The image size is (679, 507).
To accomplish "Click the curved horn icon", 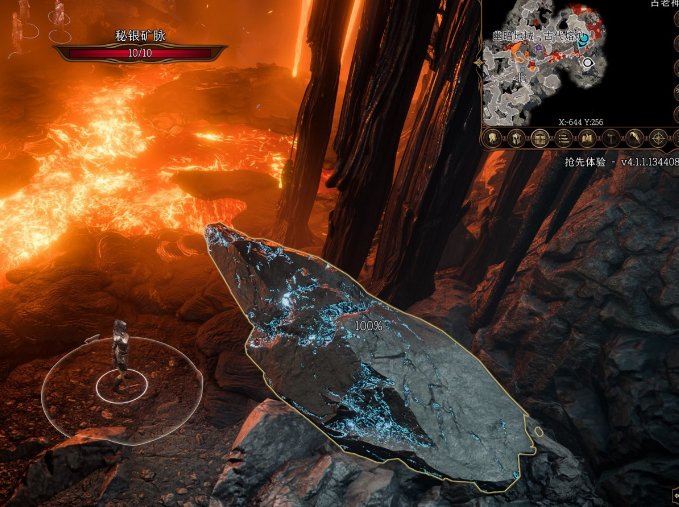I will coord(634,138).
